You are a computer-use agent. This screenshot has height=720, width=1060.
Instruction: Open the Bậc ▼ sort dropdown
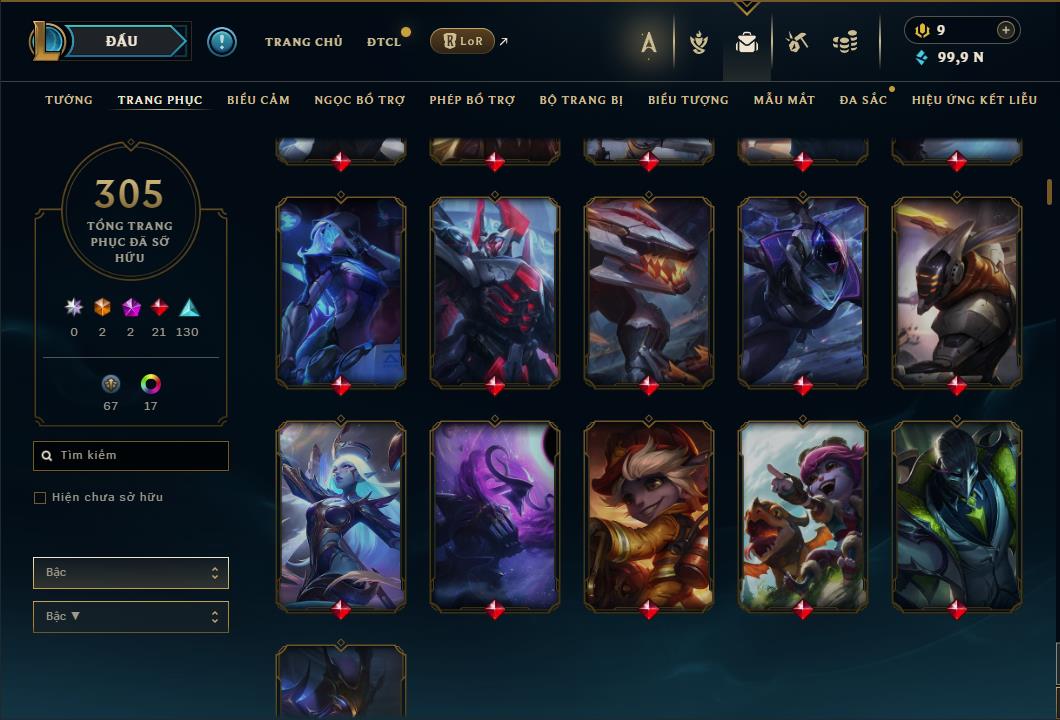[x=131, y=617]
